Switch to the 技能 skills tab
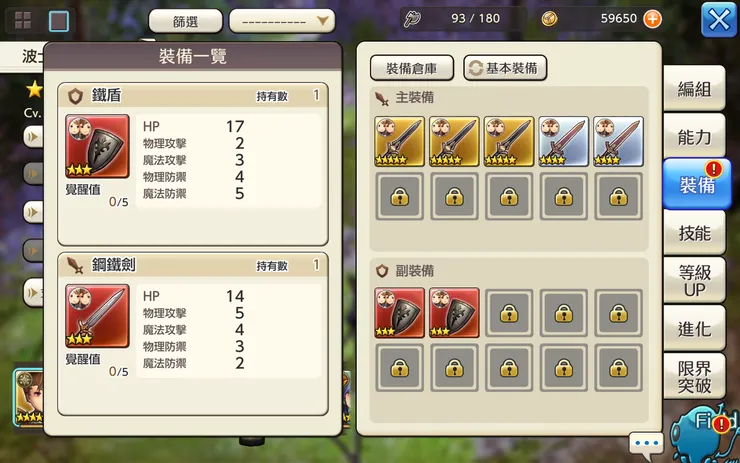 coord(695,233)
